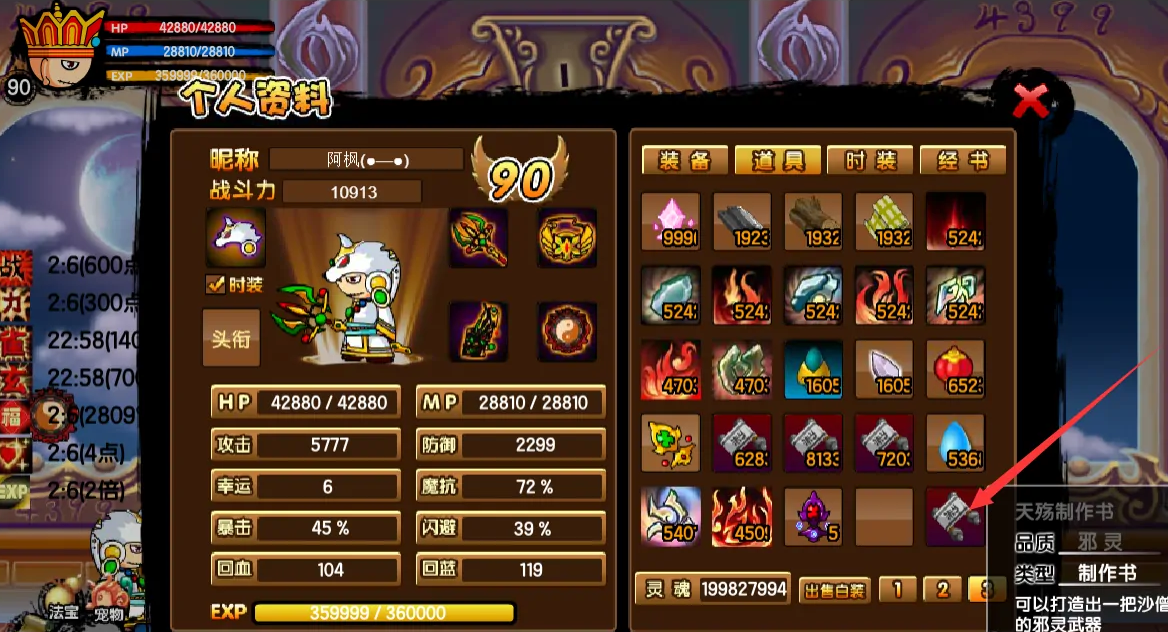
Task: Go to inventory page 1
Action: coord(897,589)
